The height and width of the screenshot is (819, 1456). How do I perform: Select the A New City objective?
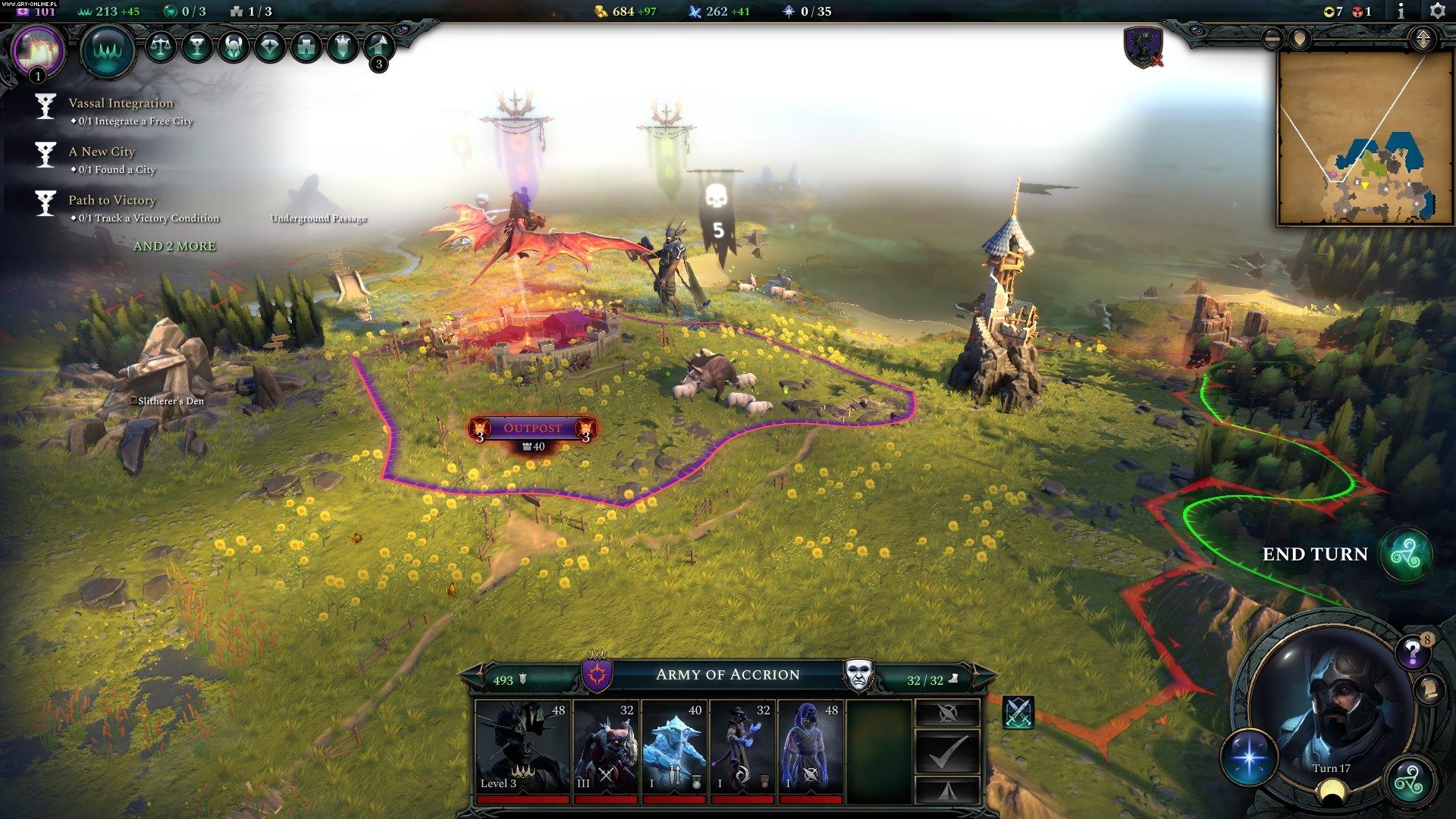tap(102, 152)
